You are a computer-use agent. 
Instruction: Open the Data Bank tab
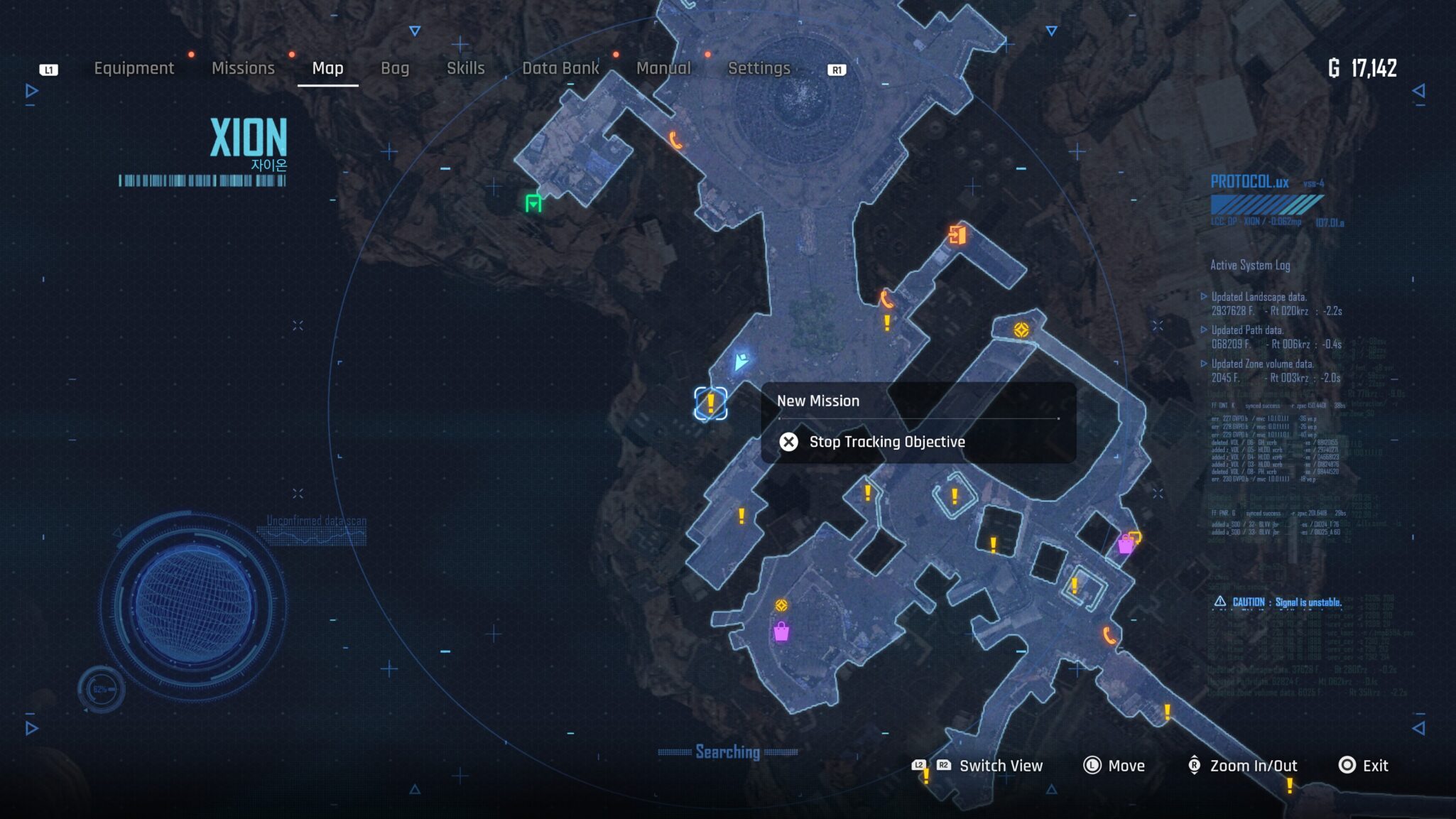560,68
